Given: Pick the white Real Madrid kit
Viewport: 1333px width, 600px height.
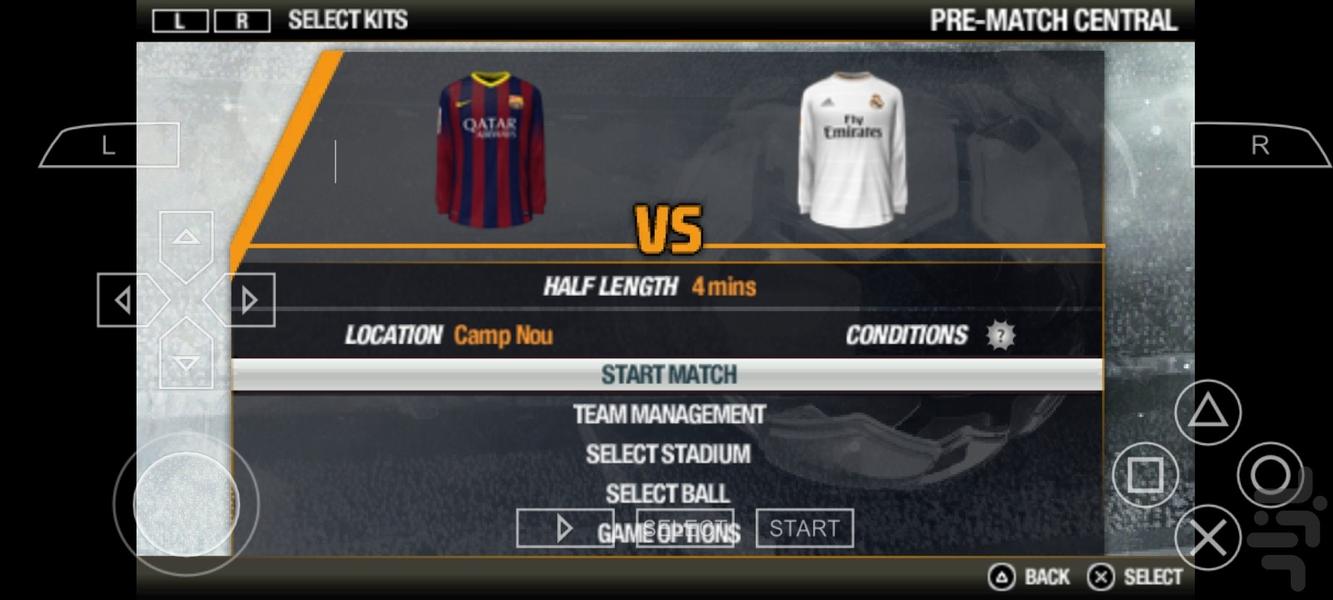Looking at the screenshot, I should point(852,150).
